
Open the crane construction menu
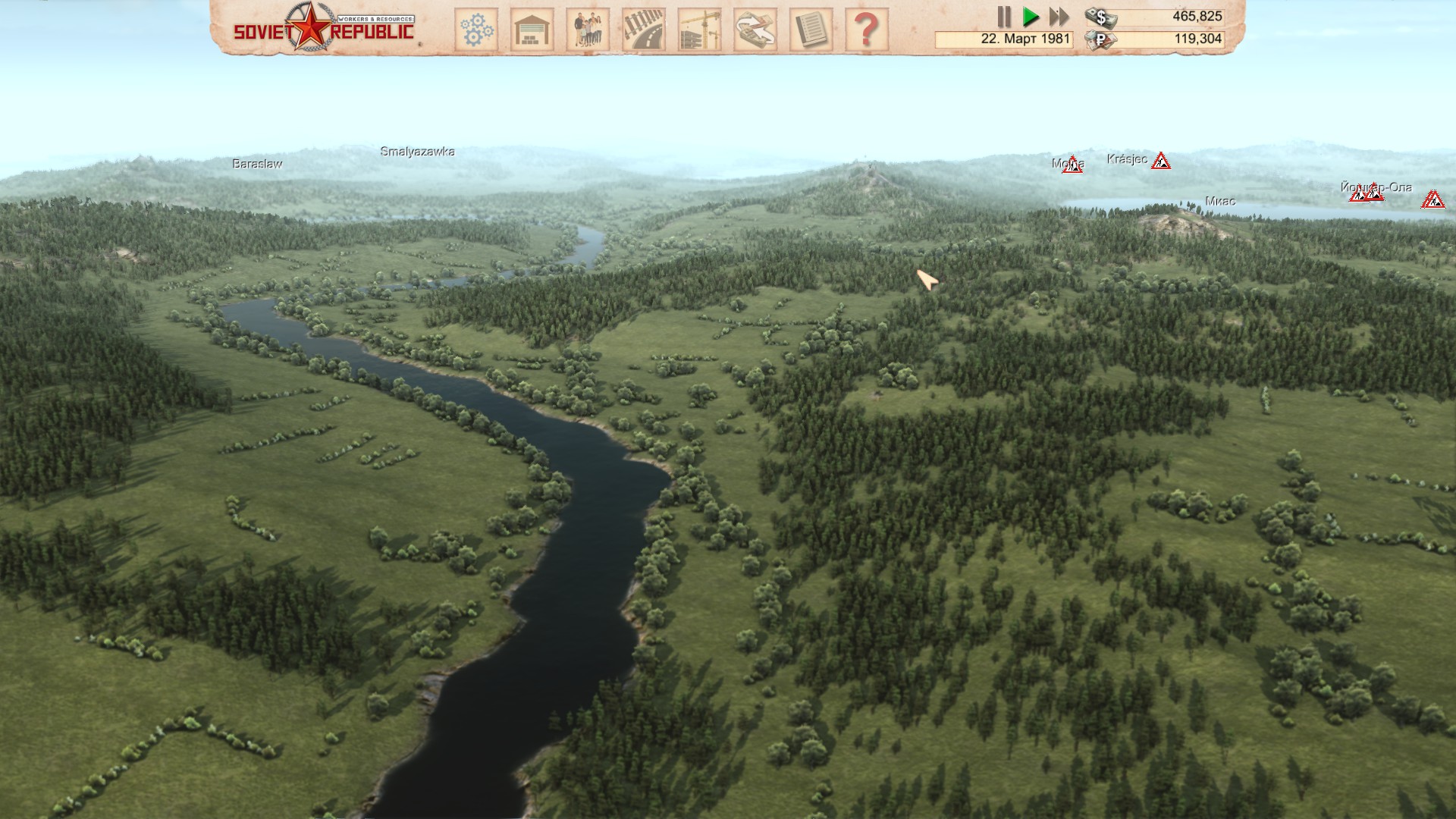tap(699, 30)
